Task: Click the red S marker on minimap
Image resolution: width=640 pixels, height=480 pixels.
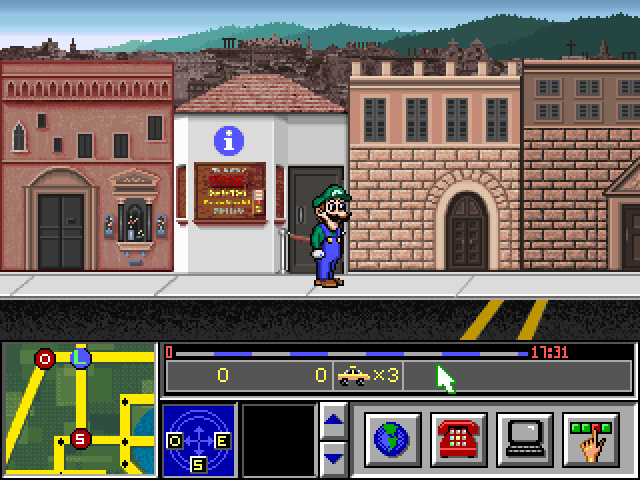Action: pyautogui.click(x=81, y=438)
